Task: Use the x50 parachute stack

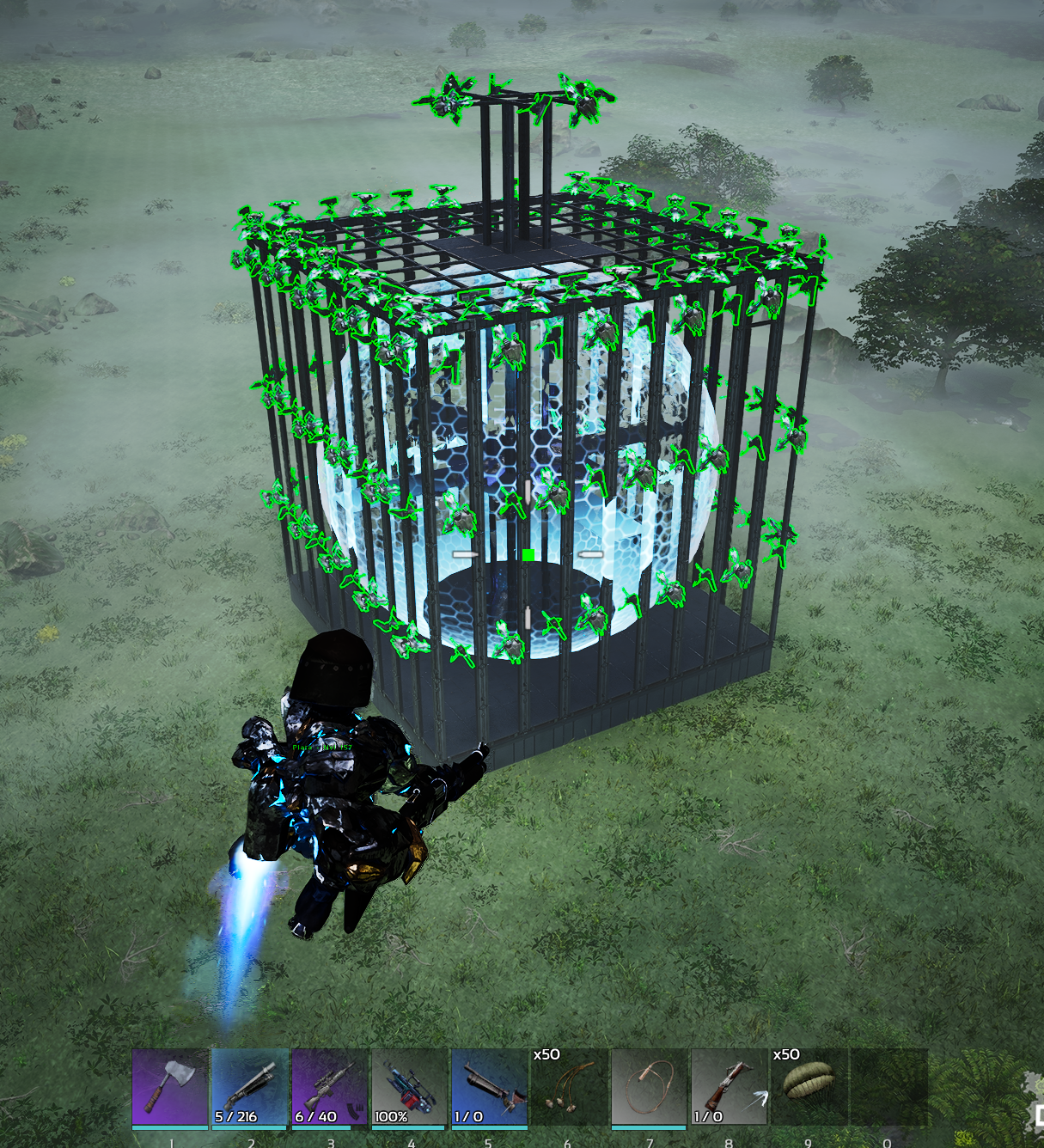Action: point(809,1087)
